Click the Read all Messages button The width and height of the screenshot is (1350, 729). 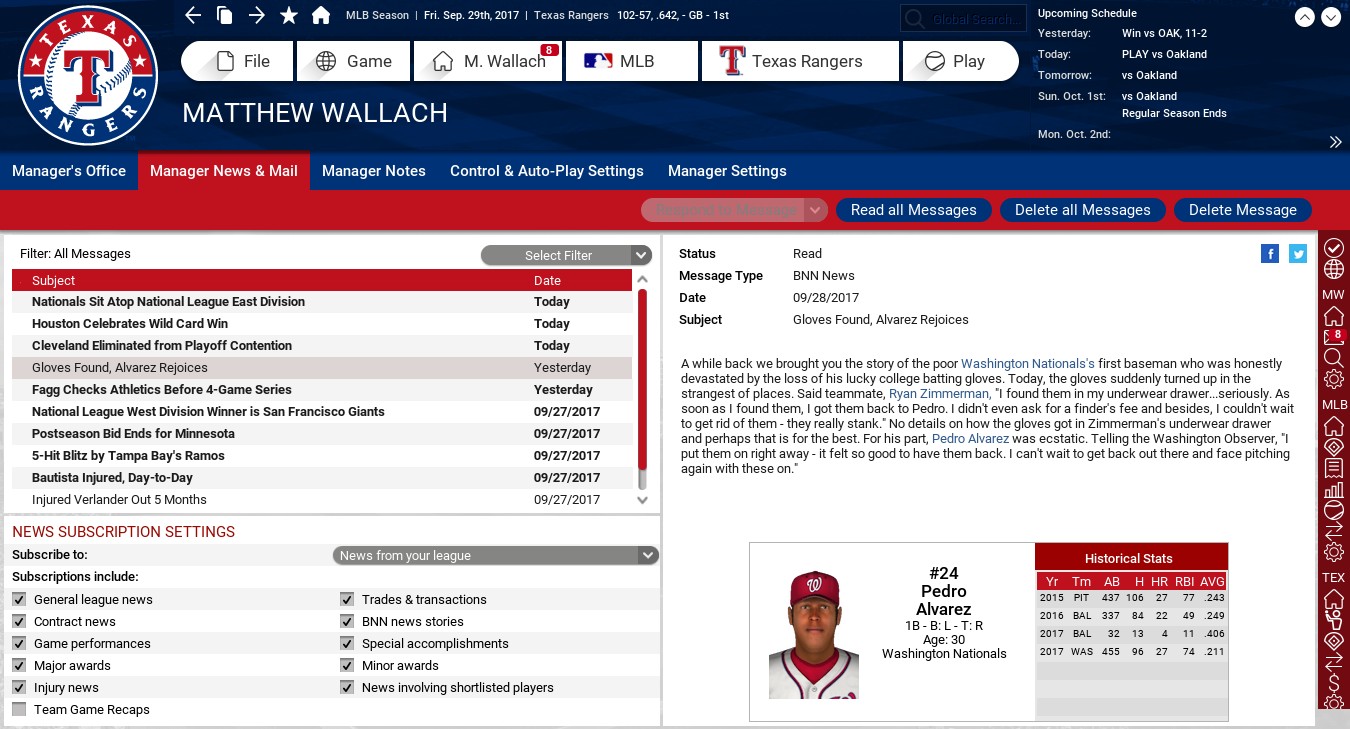point(913,210)
